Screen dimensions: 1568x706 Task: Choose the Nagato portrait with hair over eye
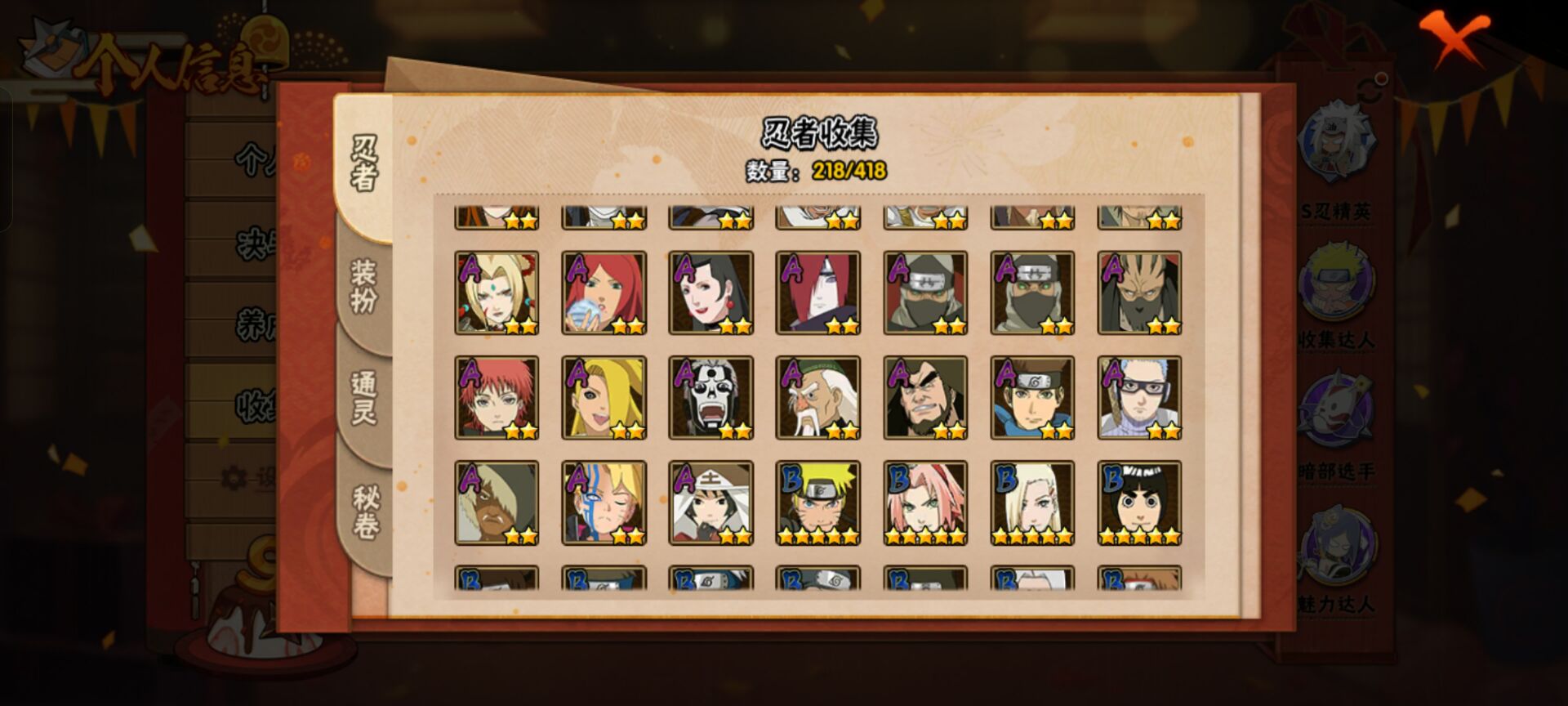tap(818, 293)
